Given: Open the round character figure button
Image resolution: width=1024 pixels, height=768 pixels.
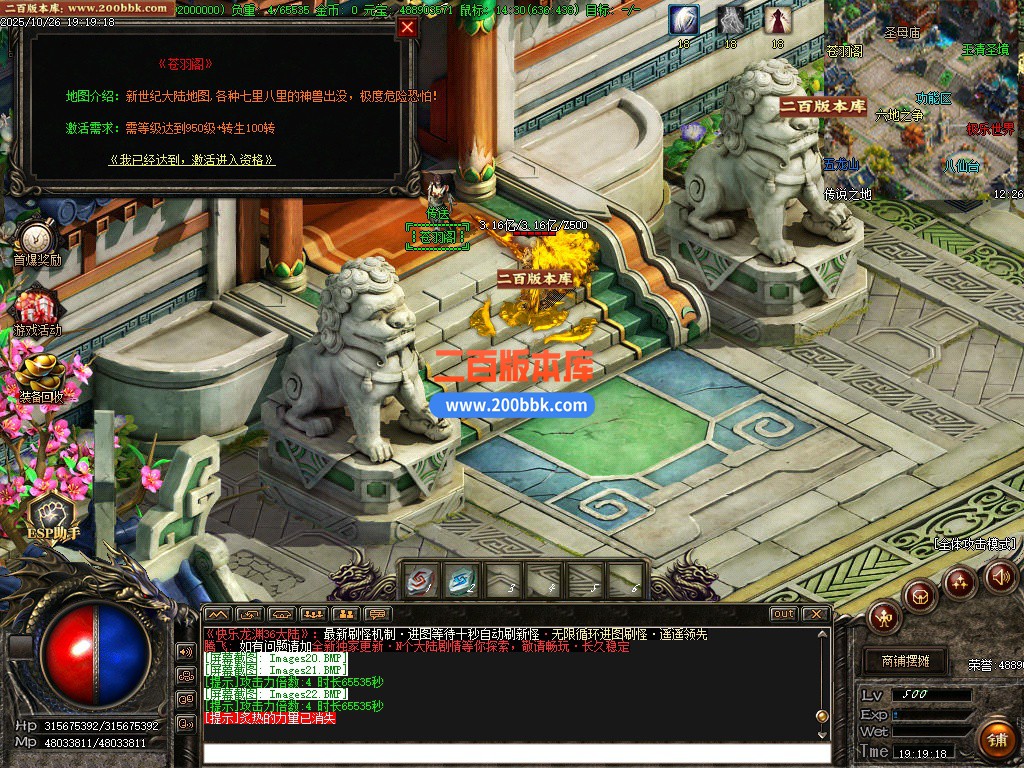Looking at the screenshot, I should tap(884, 616).
